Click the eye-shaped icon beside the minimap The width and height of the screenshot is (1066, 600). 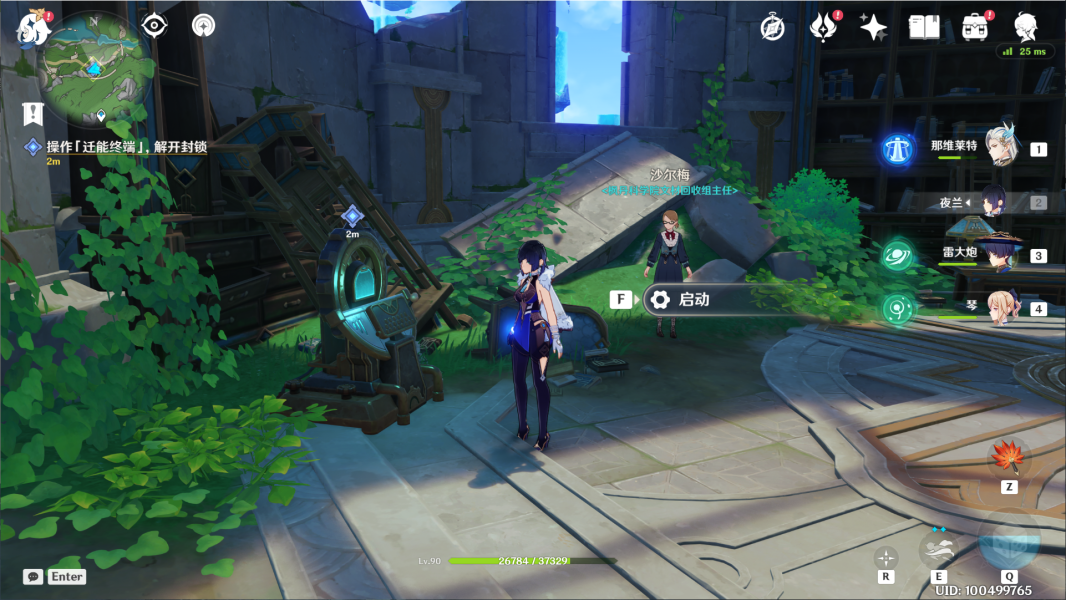coord(153,25)
